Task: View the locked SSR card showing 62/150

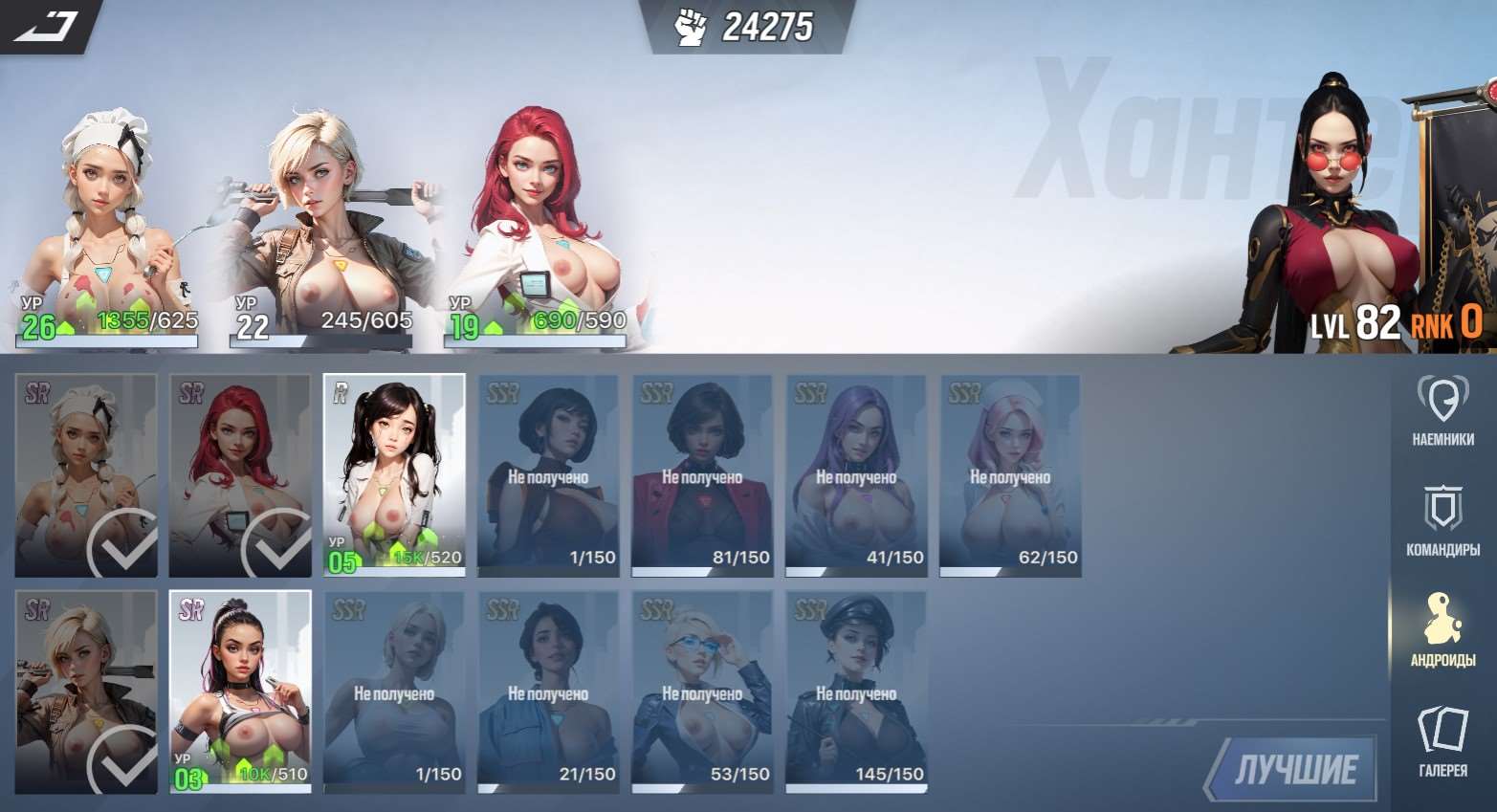Action: [x=1010, y=475]
